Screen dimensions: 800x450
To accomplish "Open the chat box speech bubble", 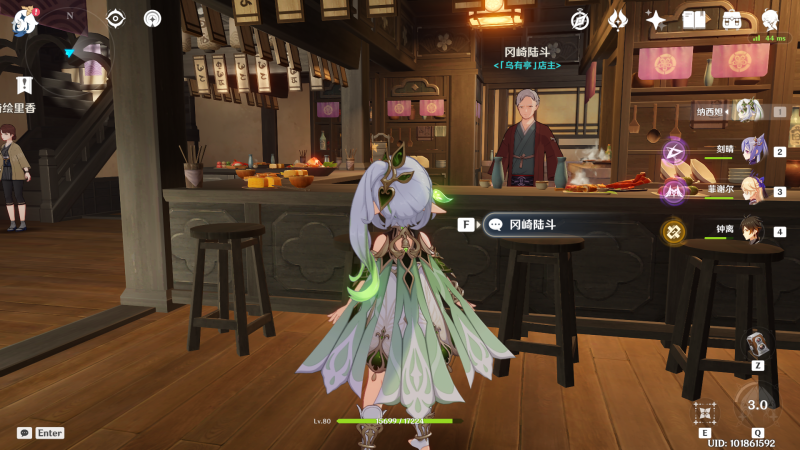I will (x=24, y=433).
